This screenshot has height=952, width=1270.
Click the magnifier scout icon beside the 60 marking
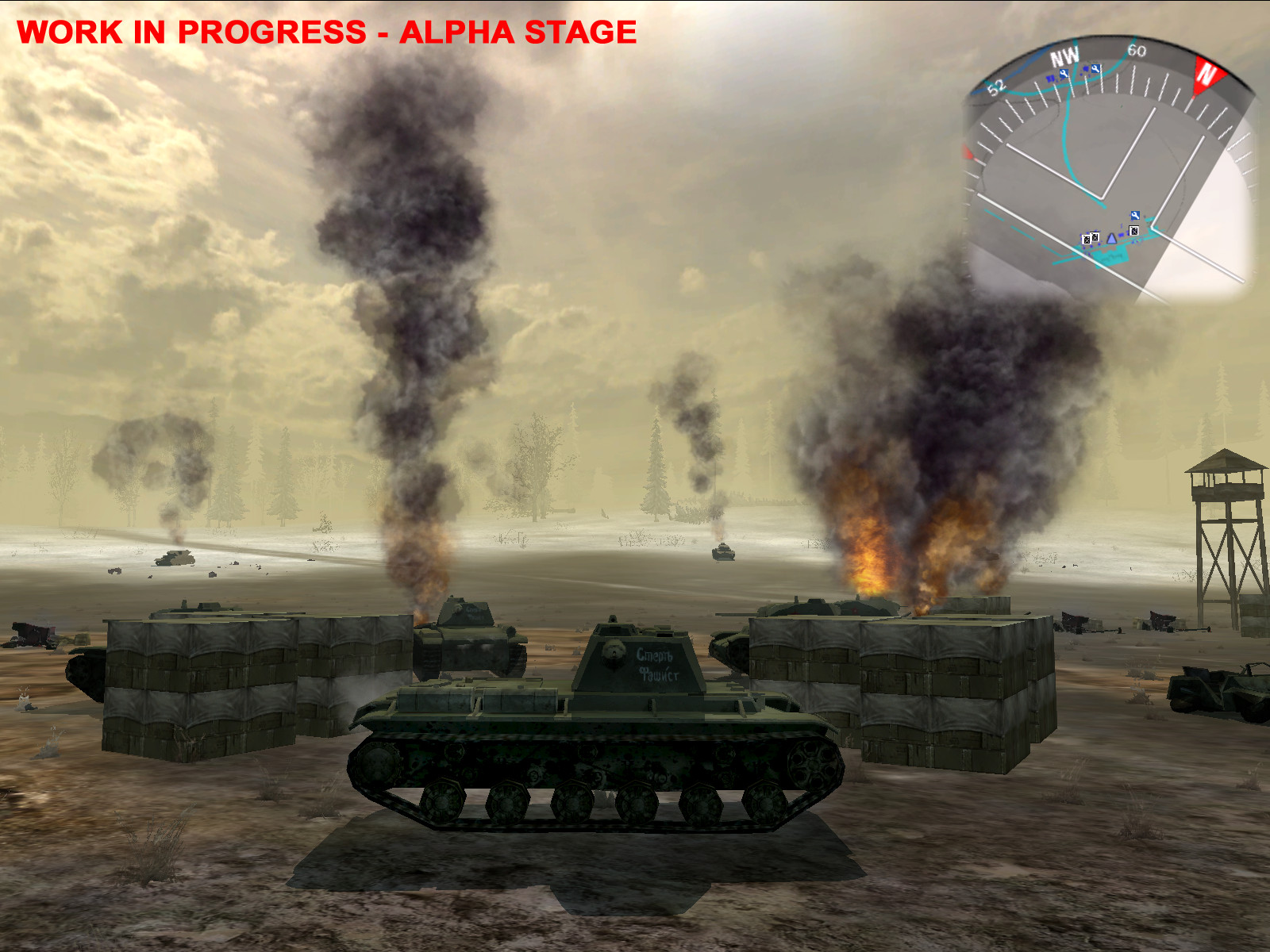(x=1095, y=69)
